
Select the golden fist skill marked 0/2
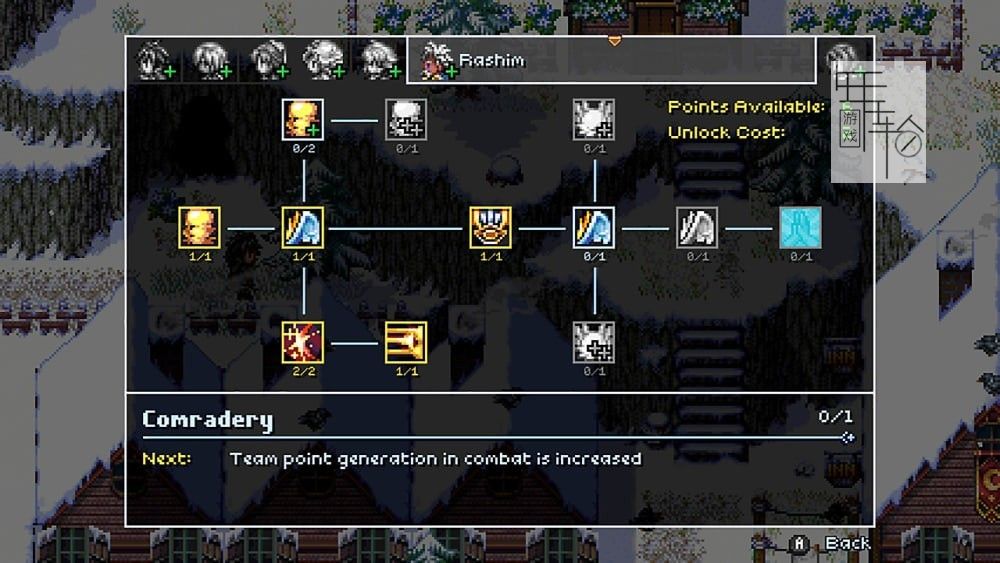pyautogui.click(x=303, y=120)
